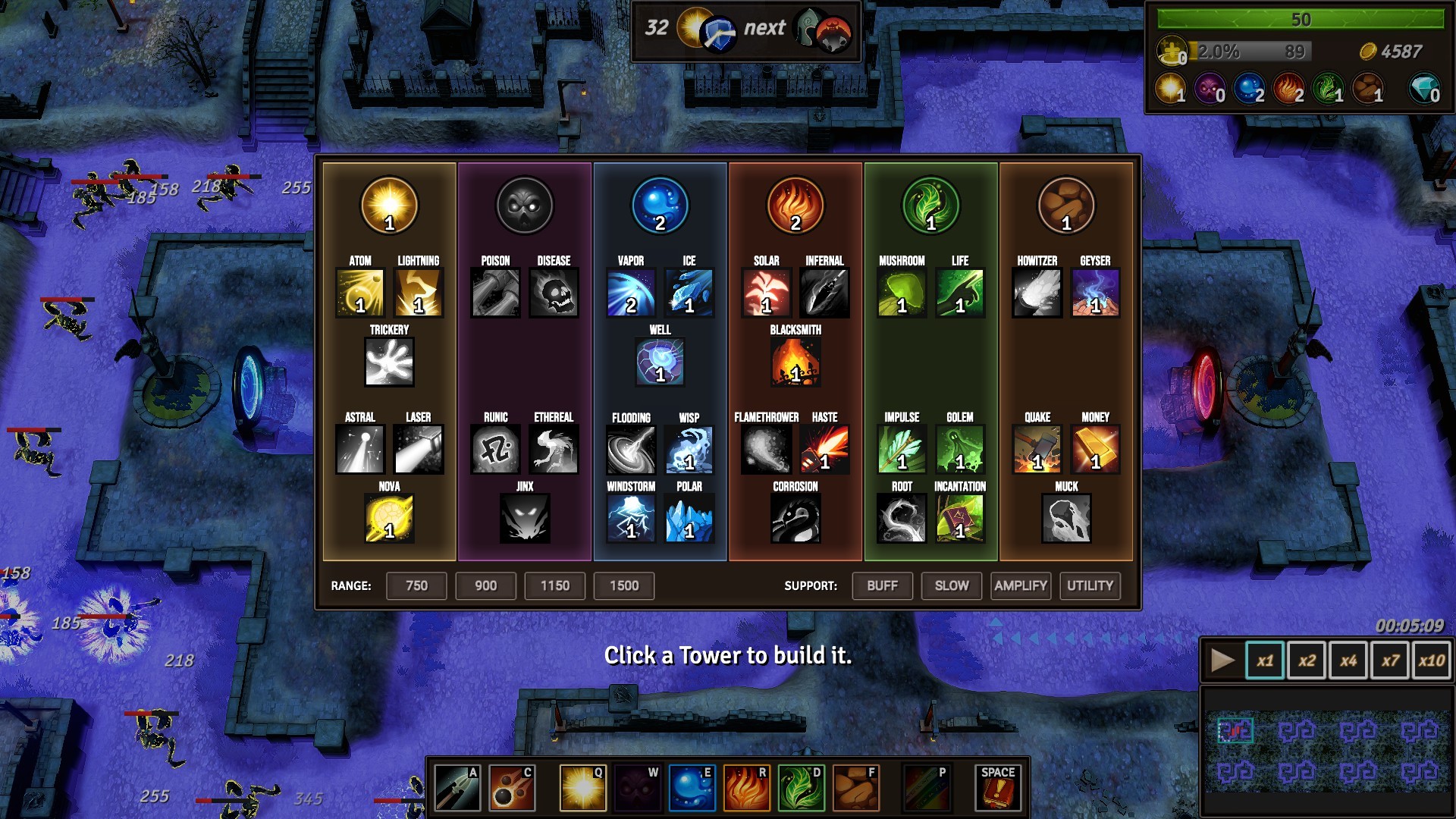Toggle the BUFF support filter

point(882,585)
